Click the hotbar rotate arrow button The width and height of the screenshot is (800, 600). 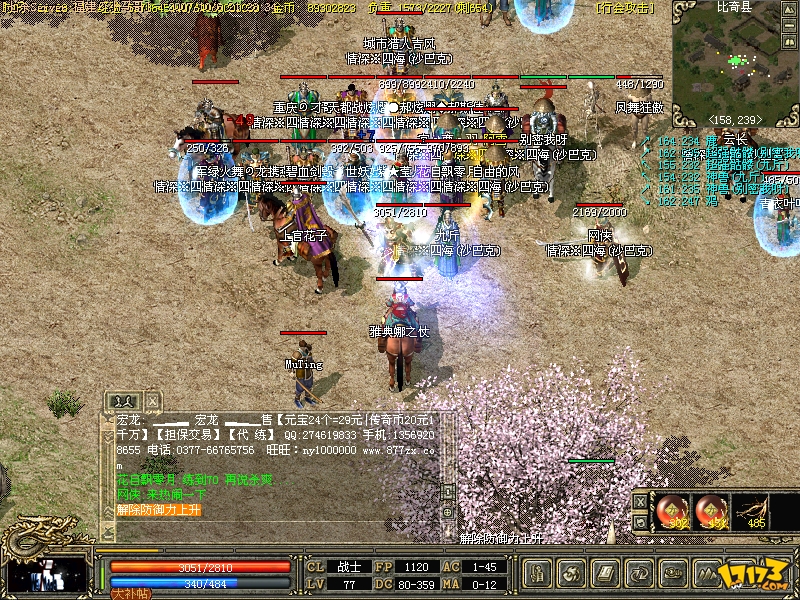pos(640,522)
